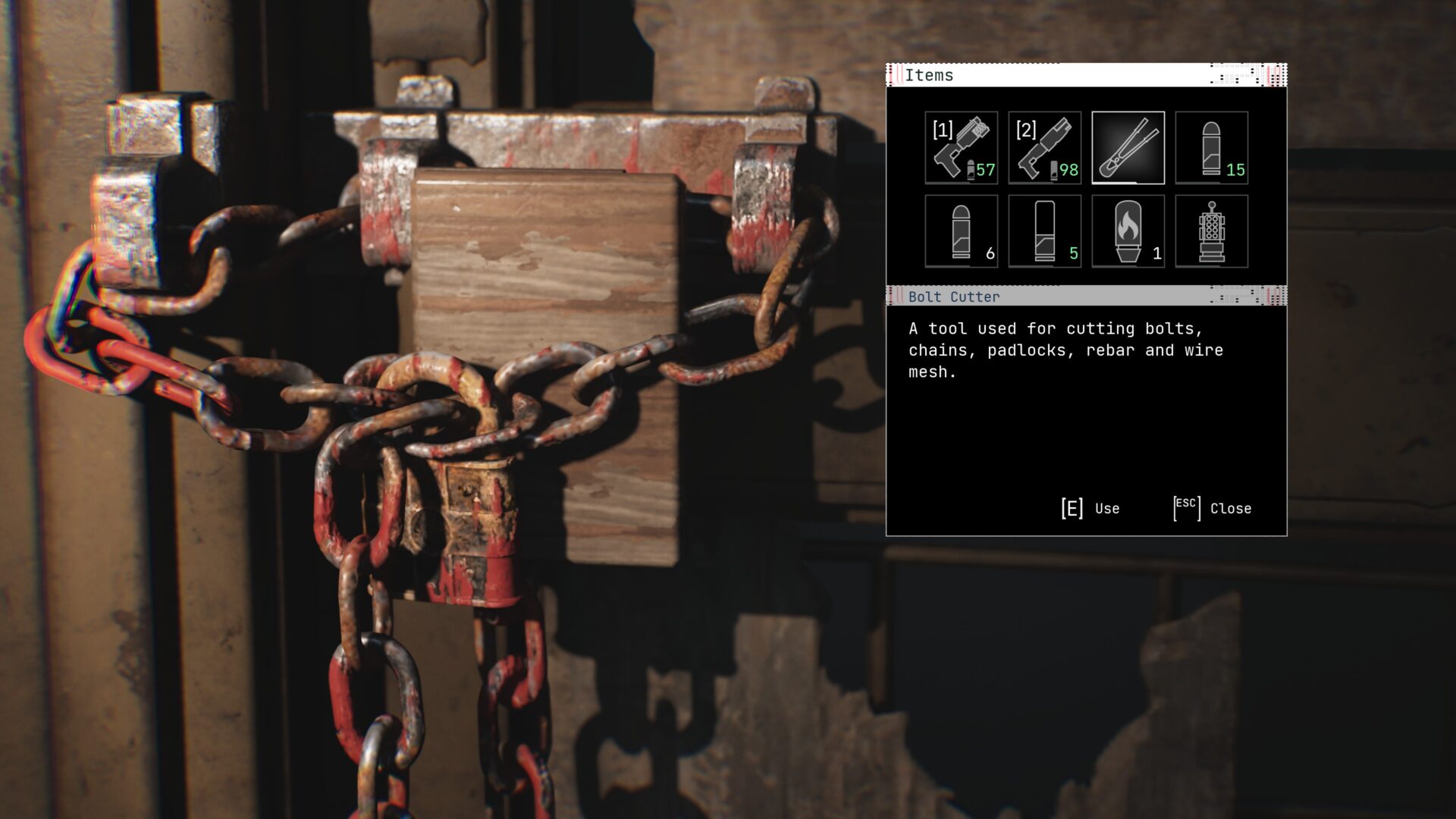Choose the Bolt Cutter item
This screenshot has width=1456, height=819.
pos(1128,148)
